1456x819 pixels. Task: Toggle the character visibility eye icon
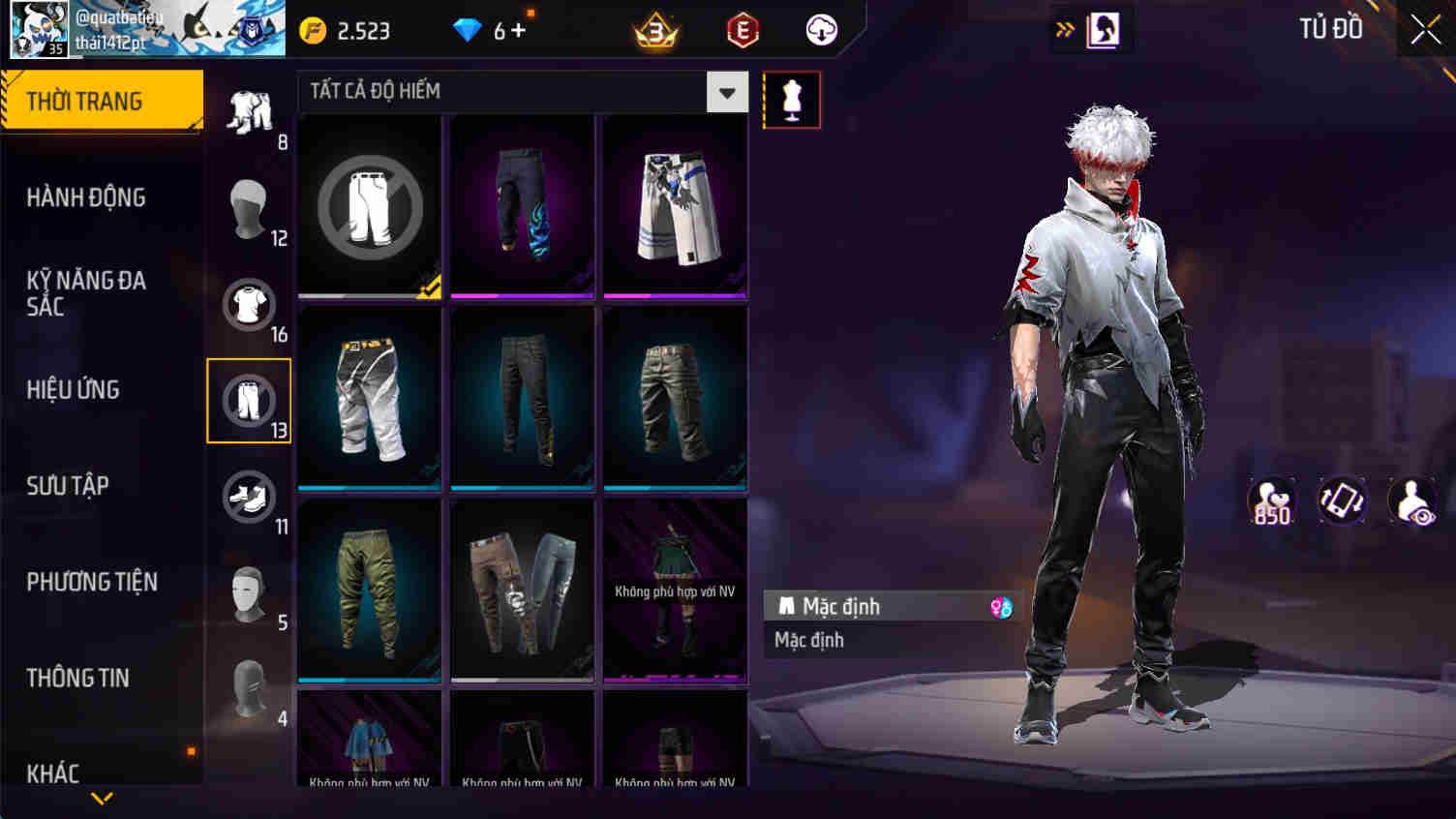click(x=1413, y=500)
